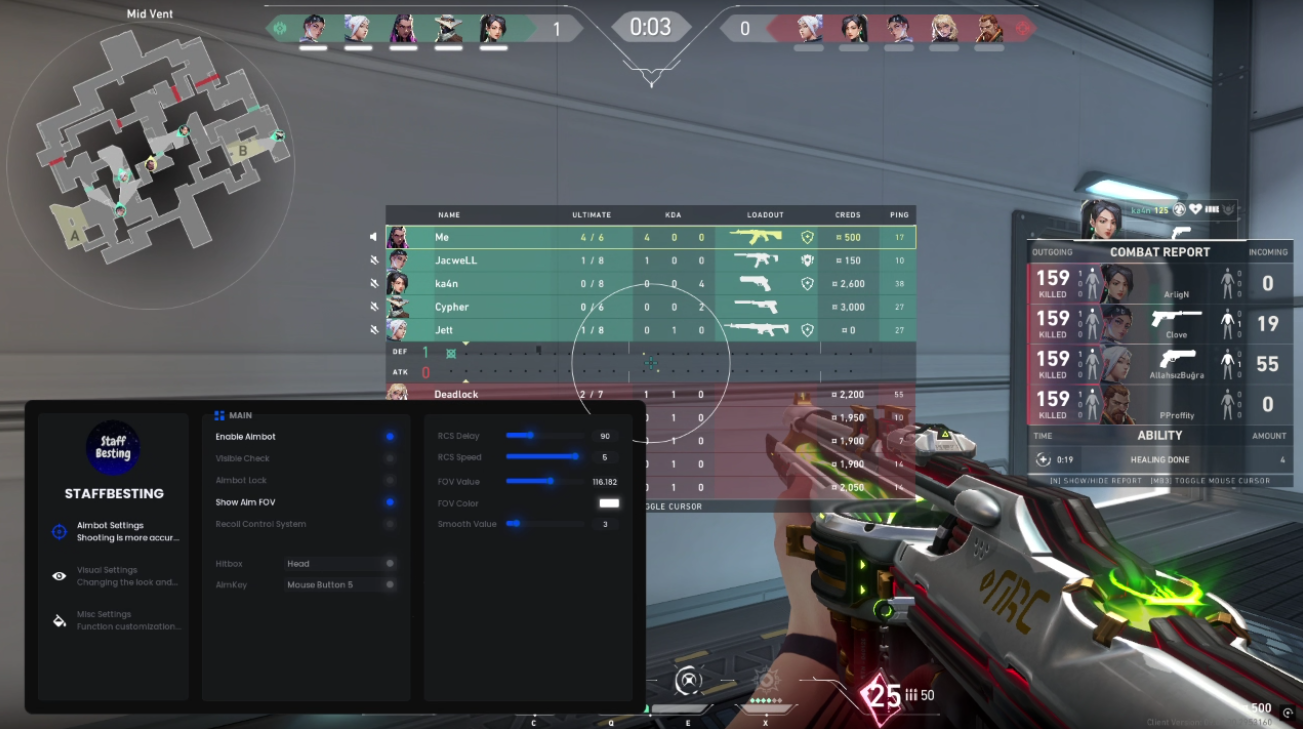Click the PProffity row in the Combat Report

coord(1160,404)
